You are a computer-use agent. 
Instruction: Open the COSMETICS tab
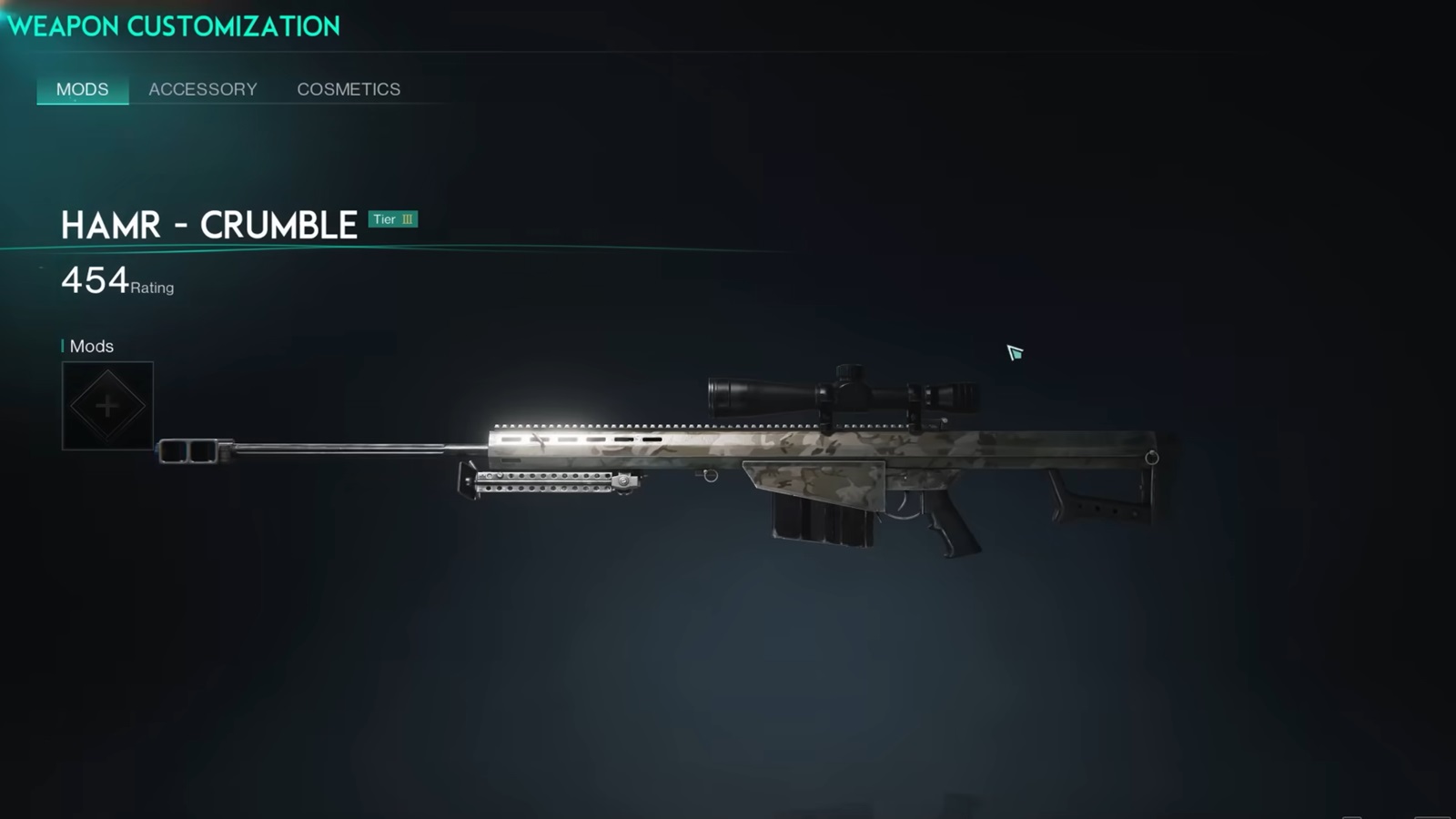[x=348, y=89]
